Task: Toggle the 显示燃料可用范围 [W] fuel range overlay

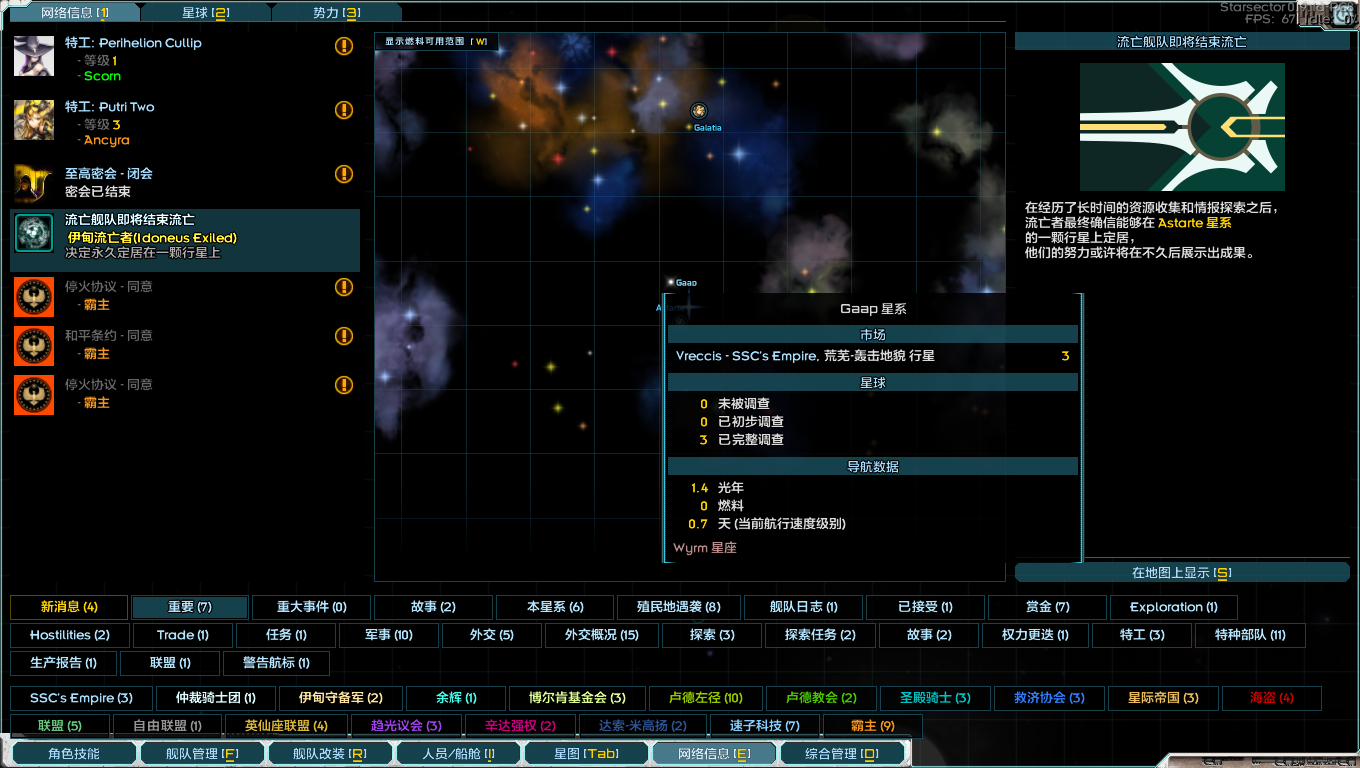Action: pos(438,42)
